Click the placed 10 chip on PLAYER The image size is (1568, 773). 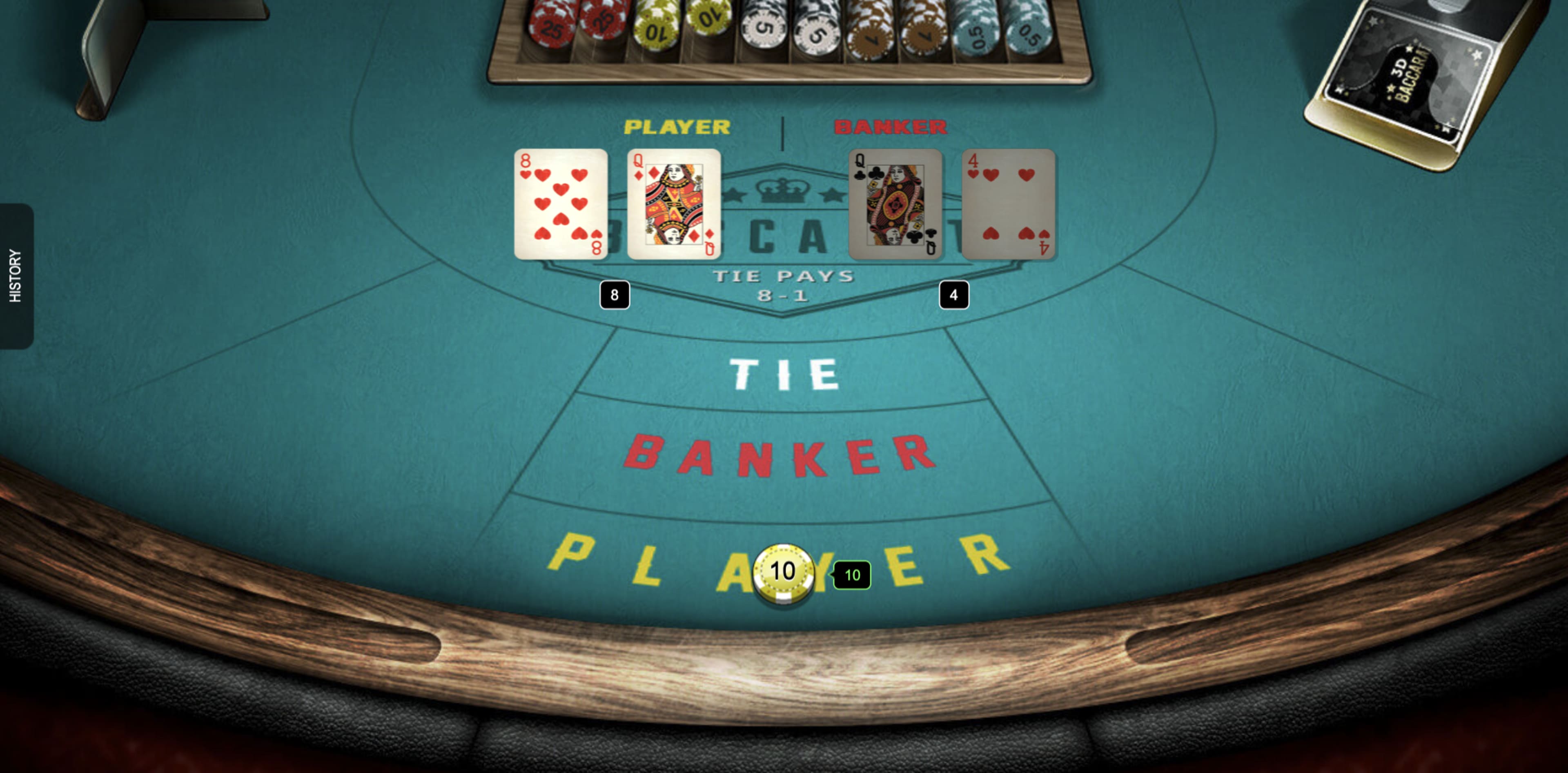tap(783, 571)
